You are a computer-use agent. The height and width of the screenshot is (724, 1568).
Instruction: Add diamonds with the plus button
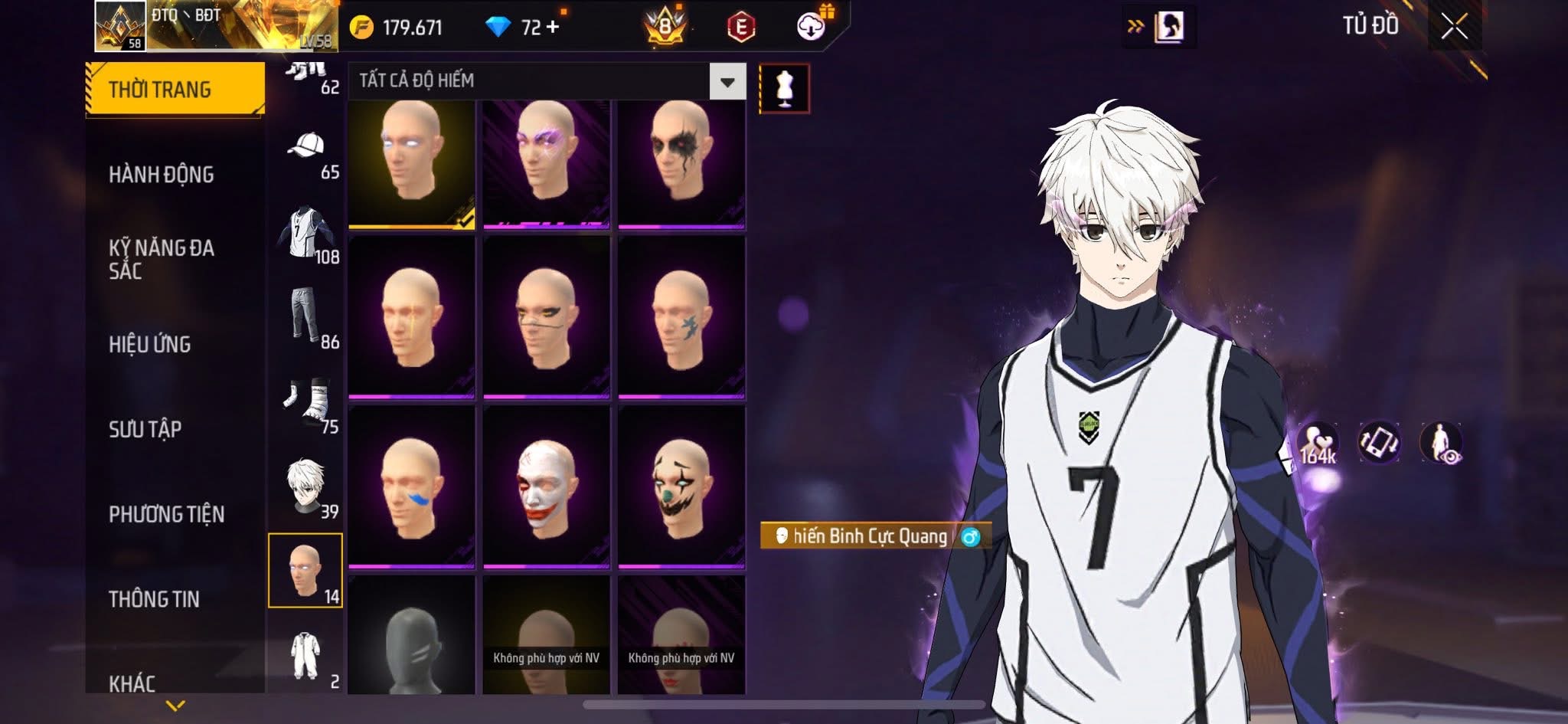[x=553, y=28]
